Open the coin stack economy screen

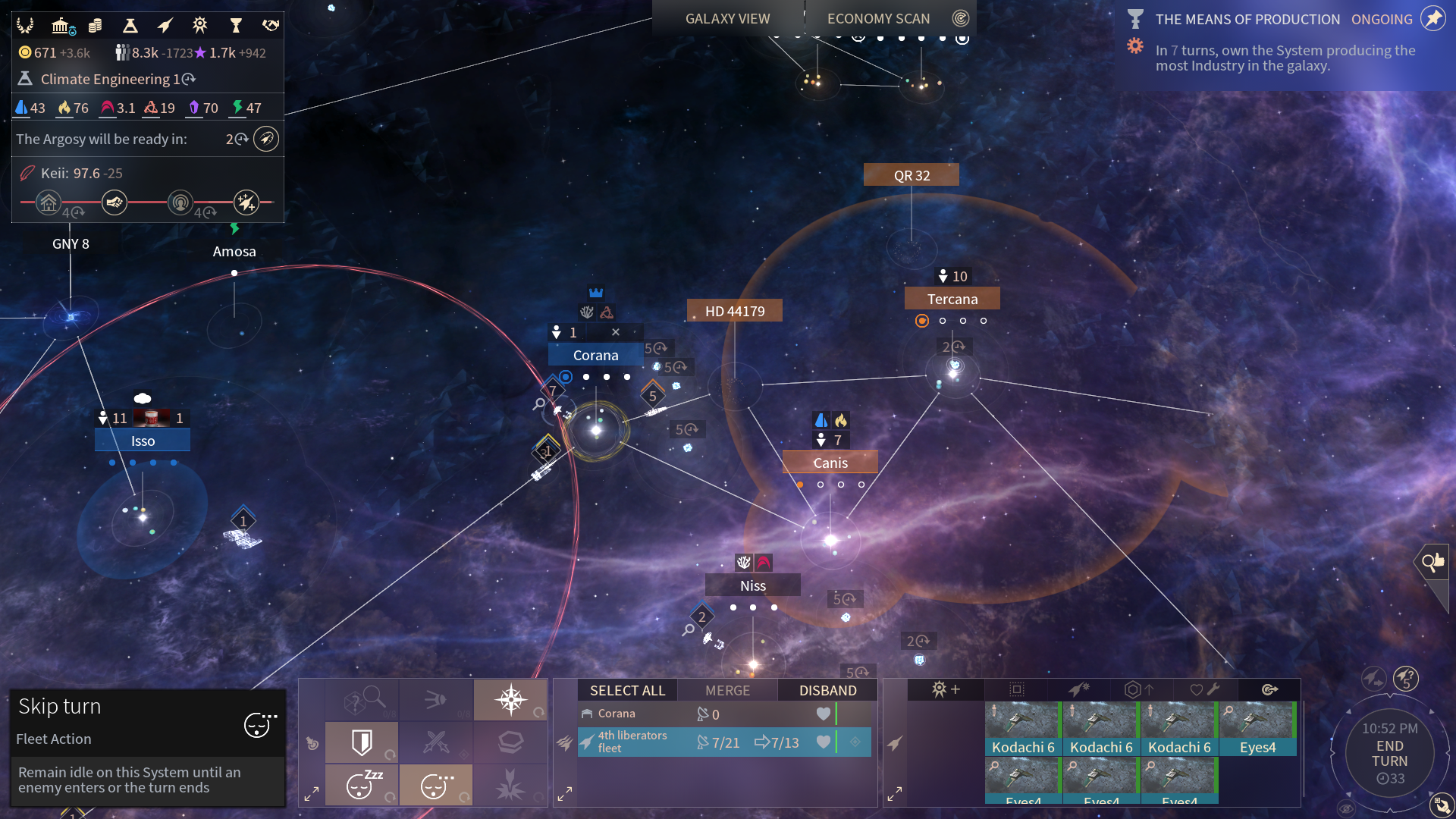(x=96, y=26)
